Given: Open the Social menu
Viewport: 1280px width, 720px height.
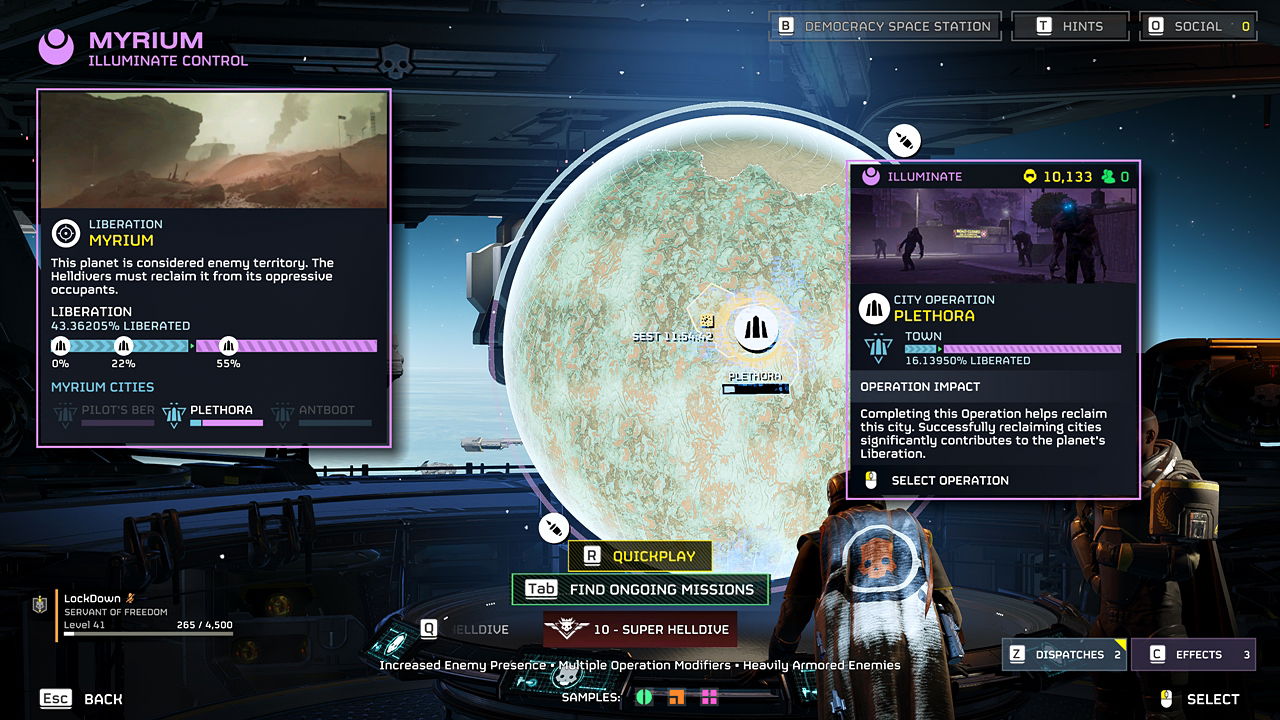Looking at the screenshot, I should [1198, 26].
